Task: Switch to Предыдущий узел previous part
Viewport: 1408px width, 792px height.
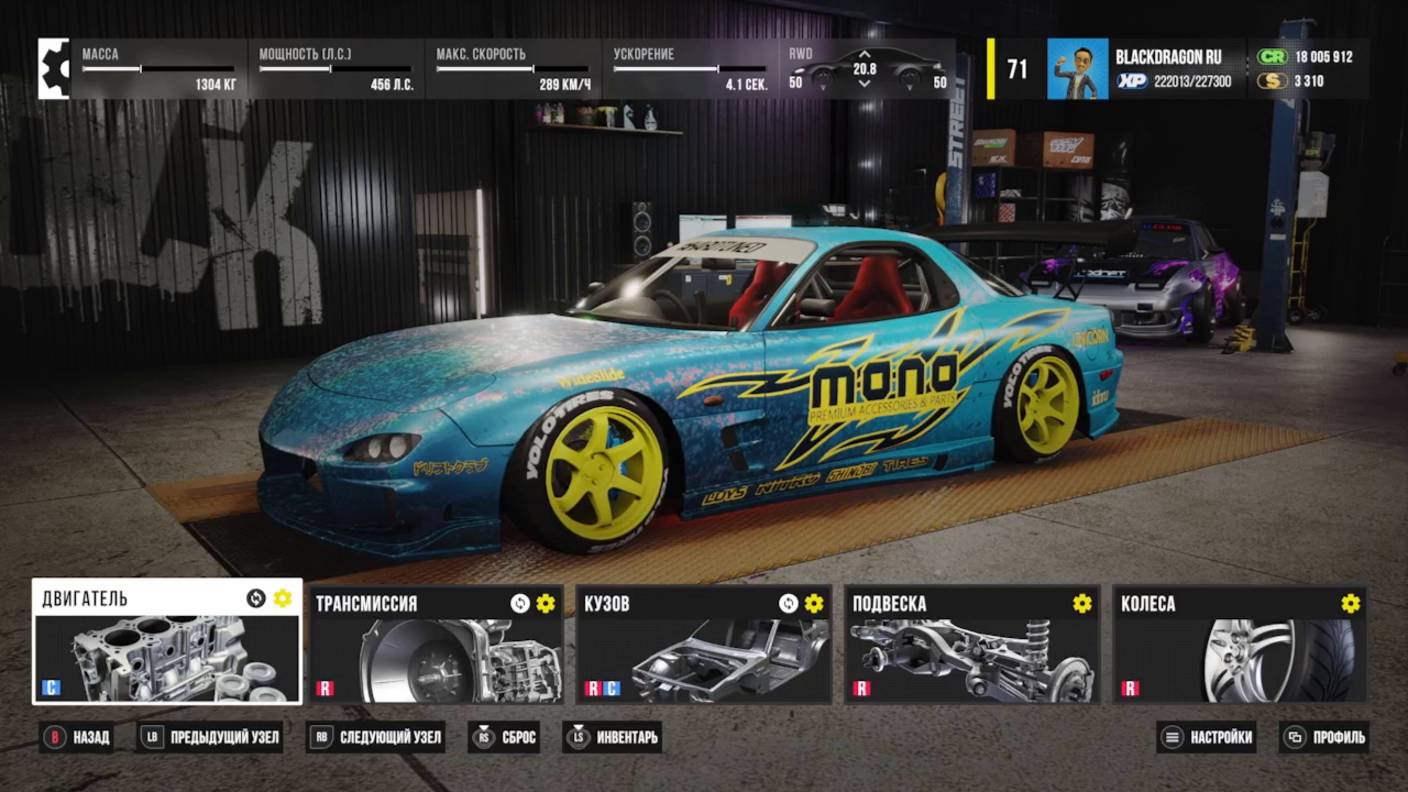Action: click(211, 738)
